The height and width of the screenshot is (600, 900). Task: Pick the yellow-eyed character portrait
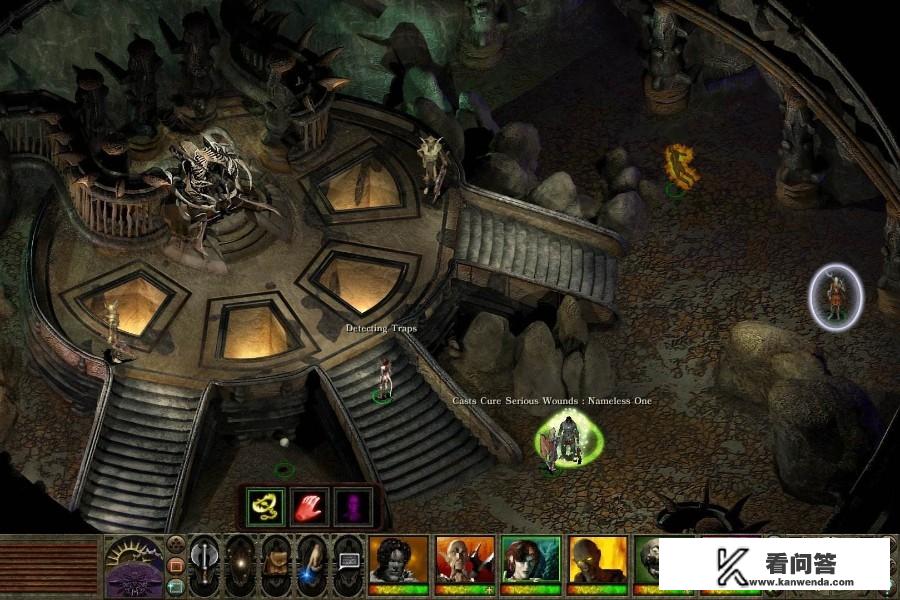tap(597, 560)
